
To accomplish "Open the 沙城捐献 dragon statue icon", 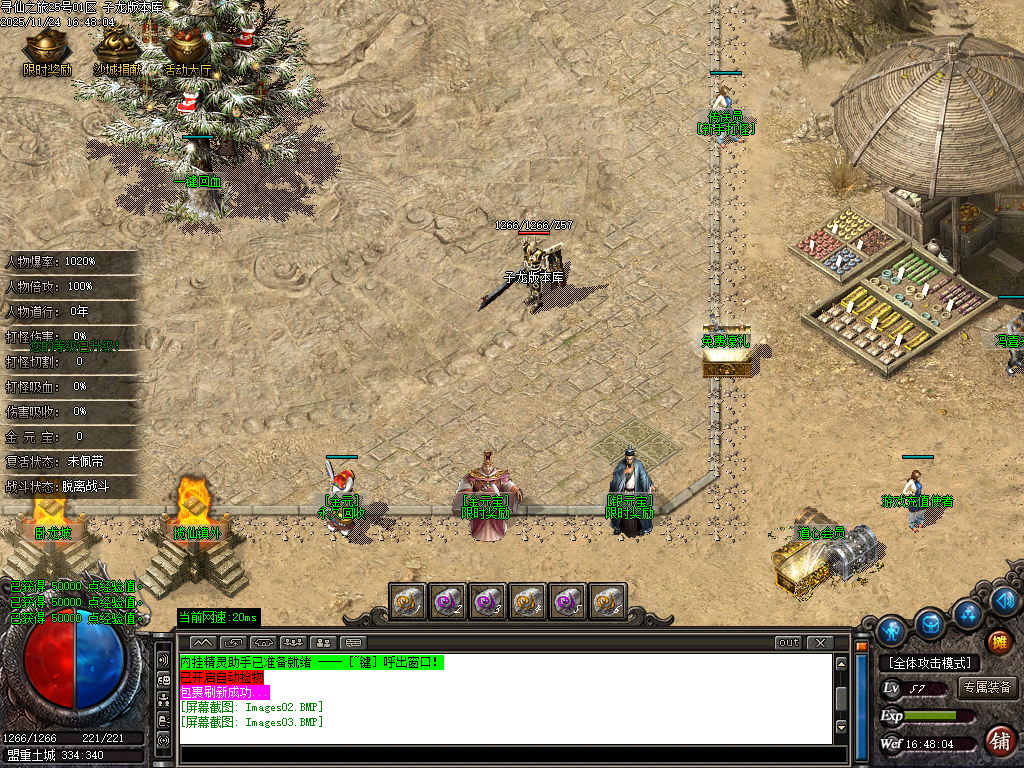I will coord(117,46).
